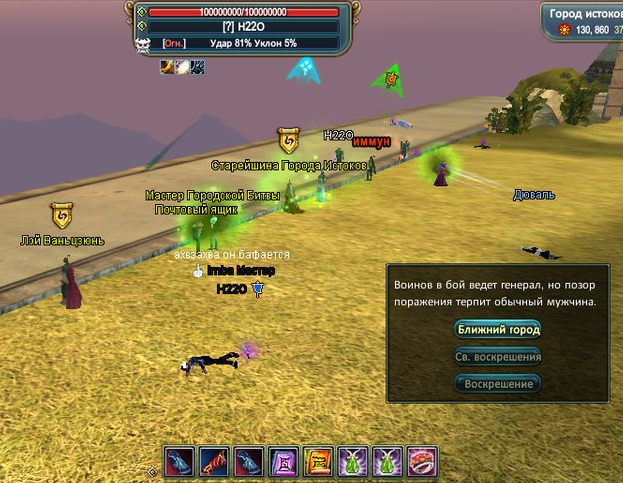
Task: Select the Св. воскрешения button
Action: click(x=498, y=356)
